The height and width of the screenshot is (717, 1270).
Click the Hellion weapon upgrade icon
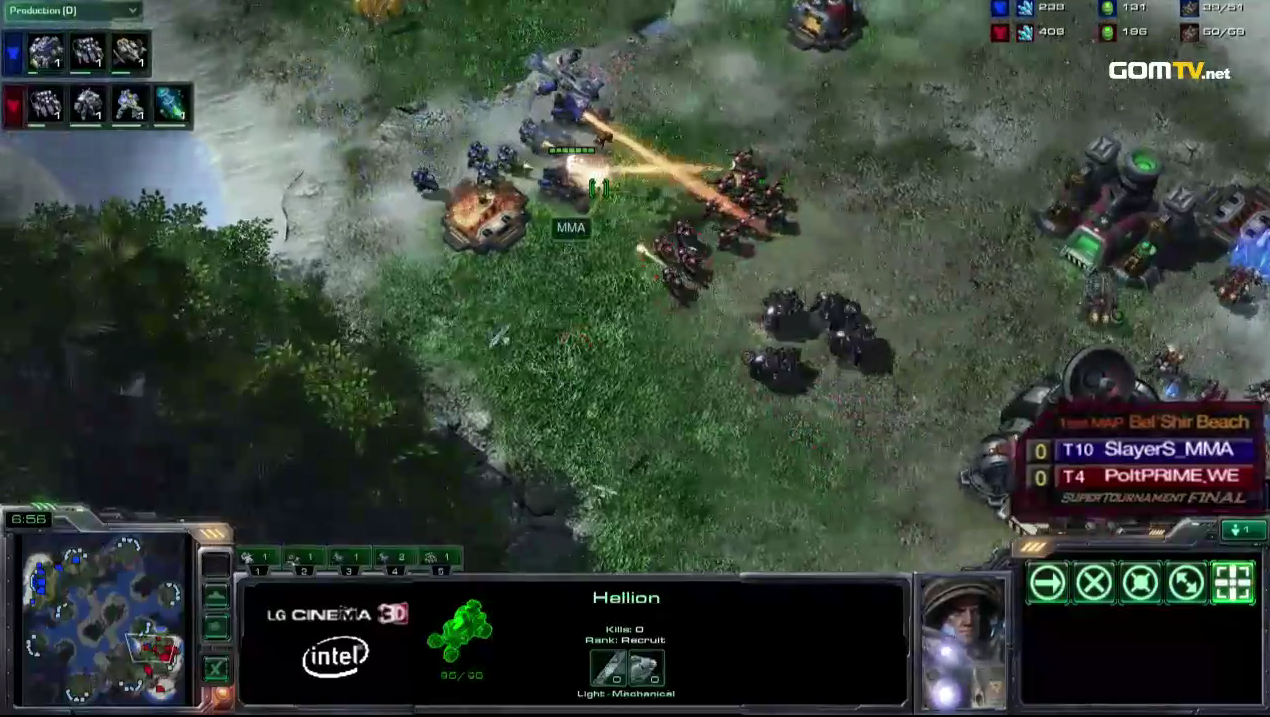[608, 667]
